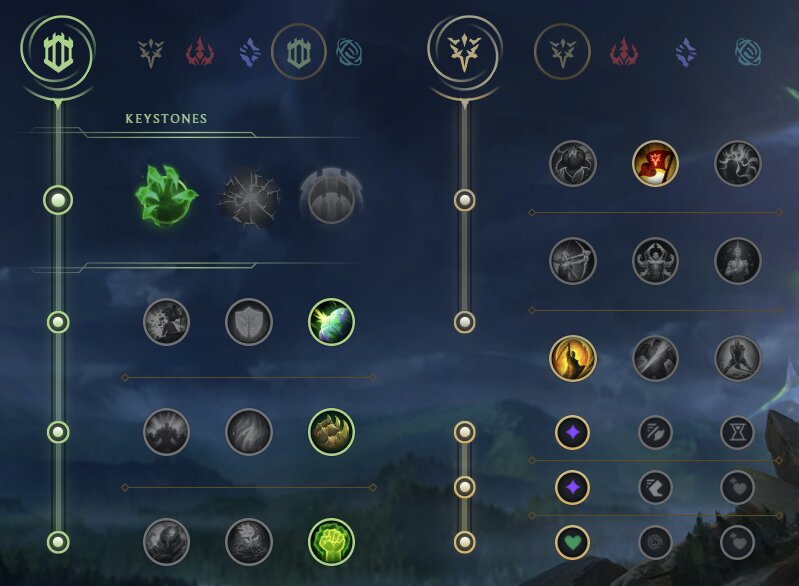Image resolution: width=799 pixels, height=586 pixels.
Task: Select the Triumph rune in the secondary tree
Action: coord(655,163)
